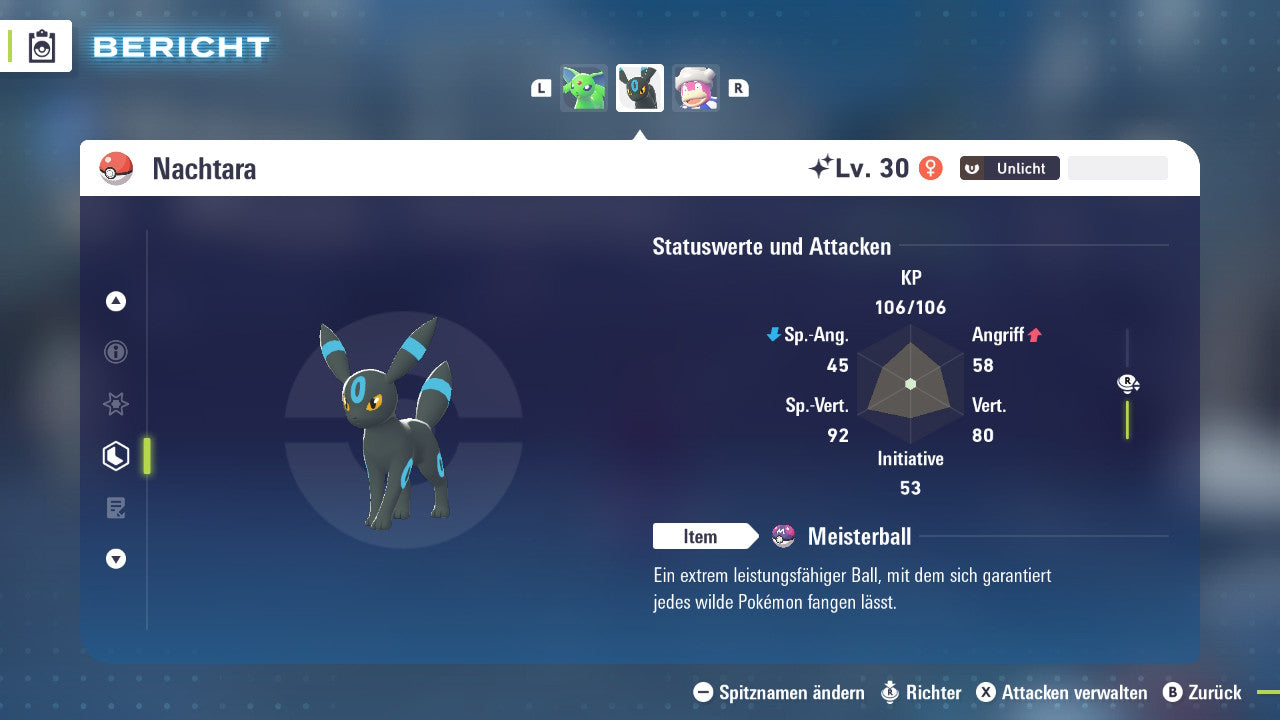Click the Poké Ball icon beside Nachtara

tap(114, 168)
